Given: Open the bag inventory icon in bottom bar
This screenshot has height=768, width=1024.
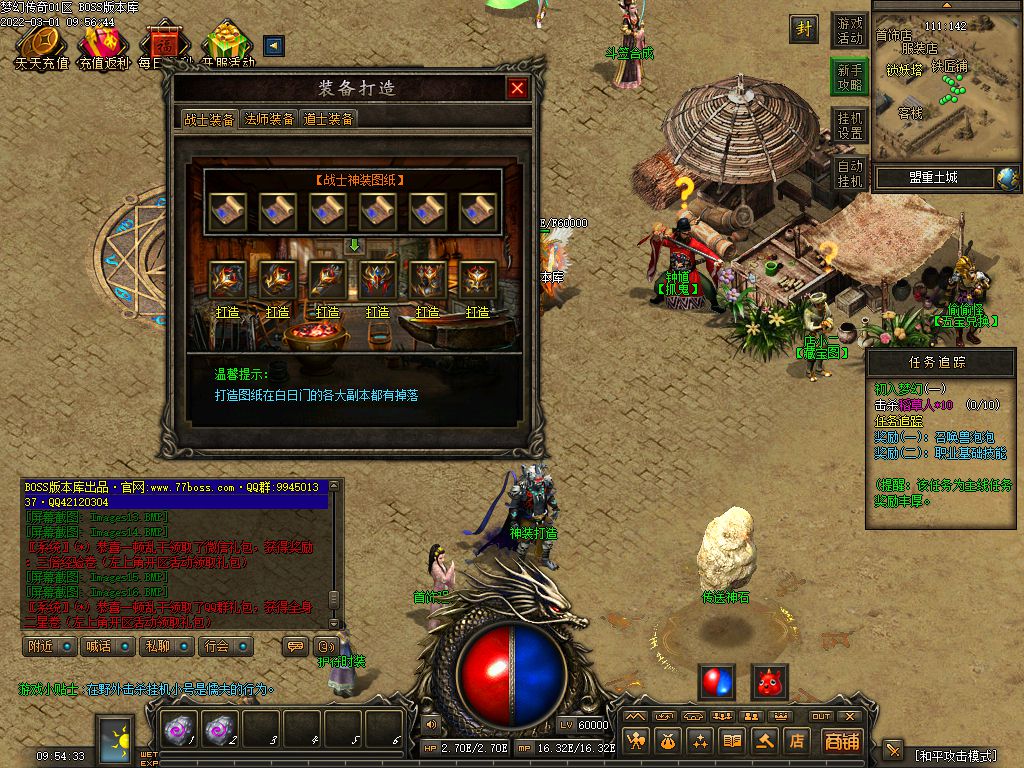Looking at the screenshot, I should click(667, 741).
